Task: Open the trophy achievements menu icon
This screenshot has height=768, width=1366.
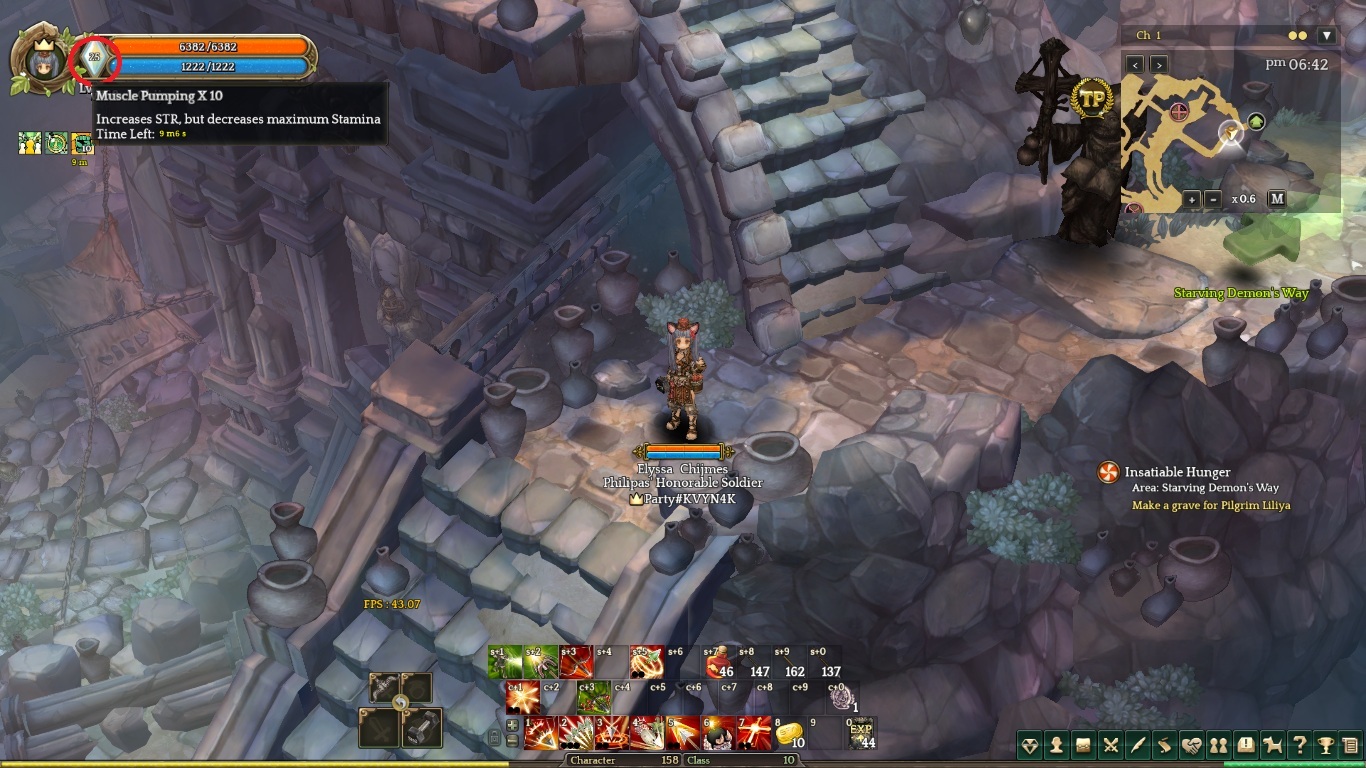Action: pyautogui.click(x=1326, y=745)
